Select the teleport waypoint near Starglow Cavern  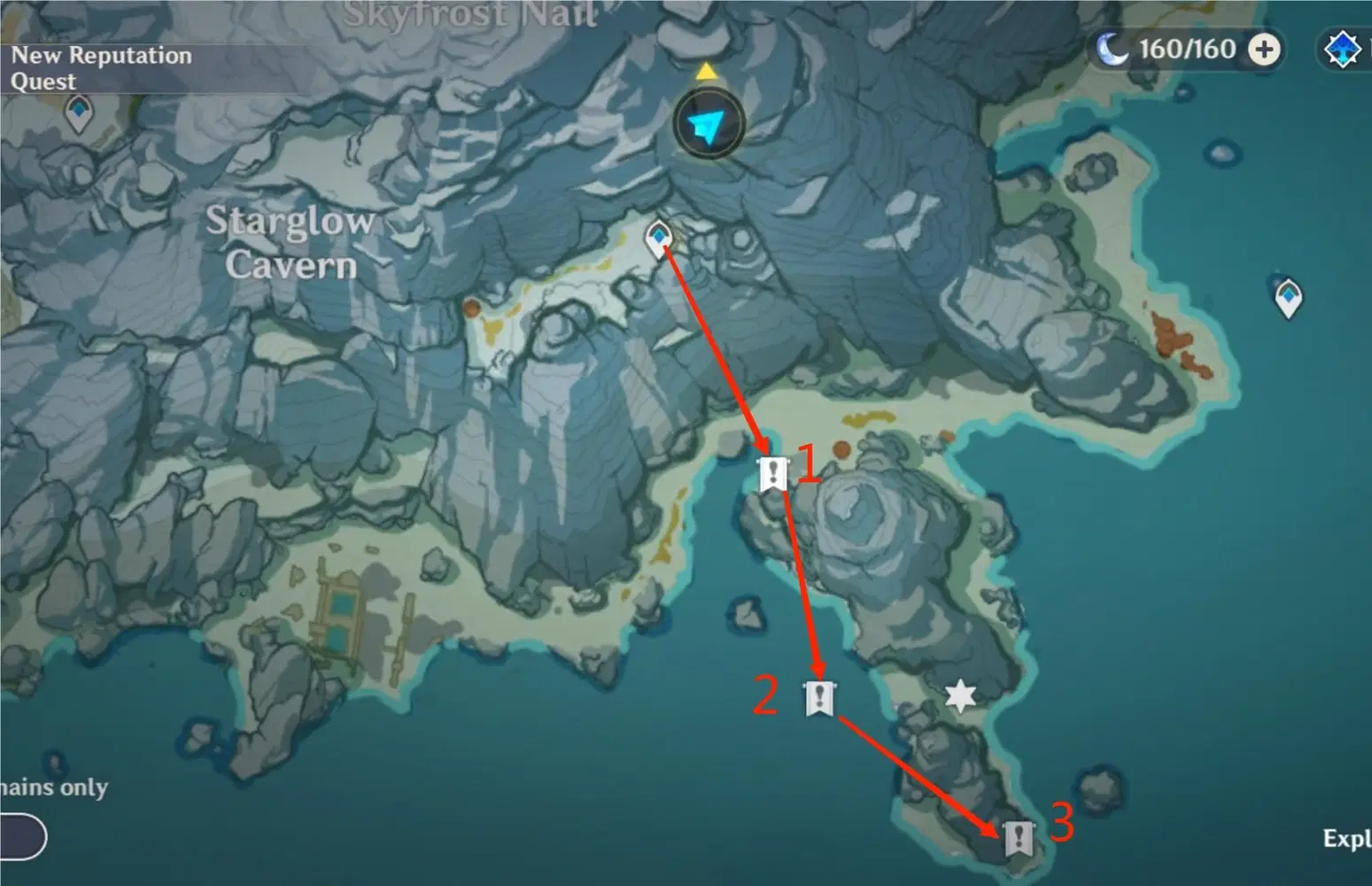tap(659, 236)
